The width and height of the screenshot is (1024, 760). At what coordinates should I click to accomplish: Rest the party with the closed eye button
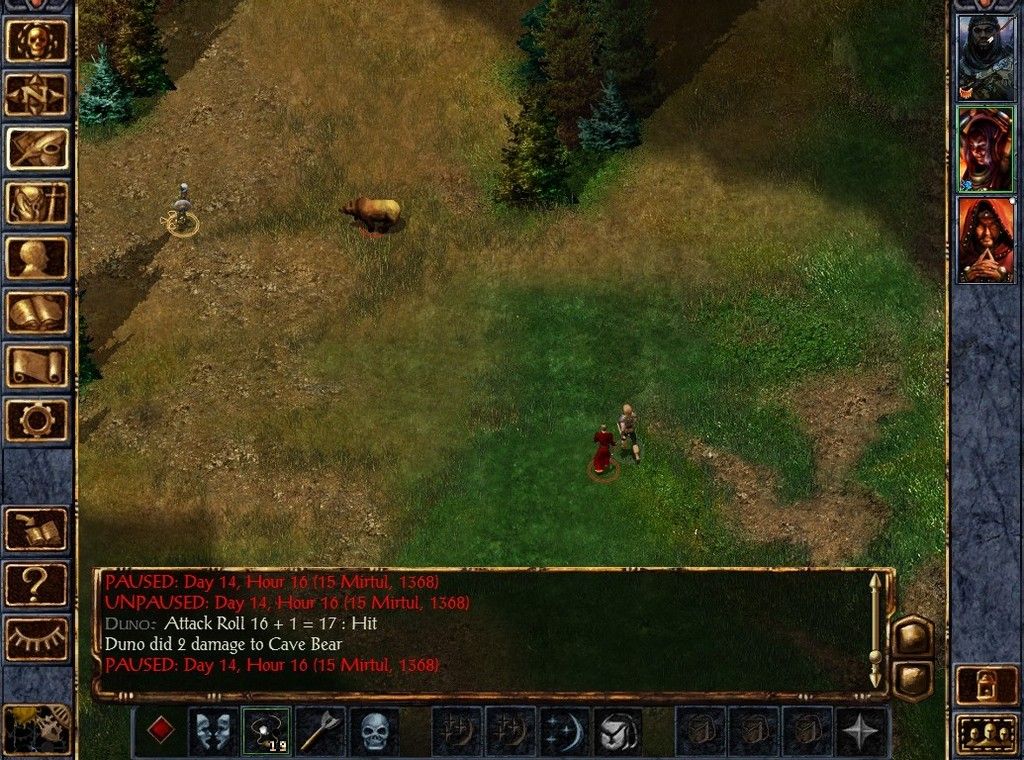coord(38,638)
